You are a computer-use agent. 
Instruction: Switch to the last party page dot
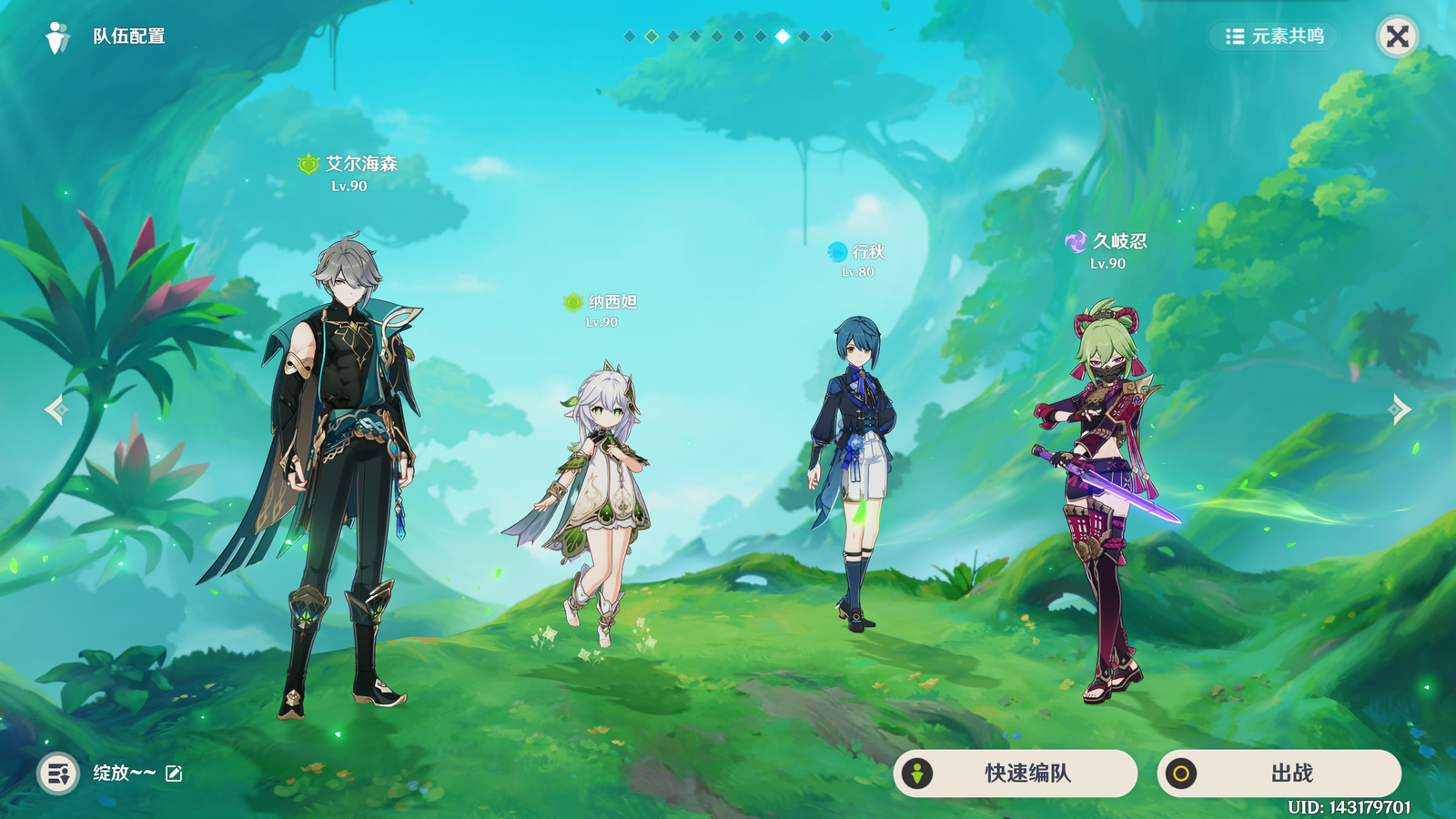(x=826, y=36)
